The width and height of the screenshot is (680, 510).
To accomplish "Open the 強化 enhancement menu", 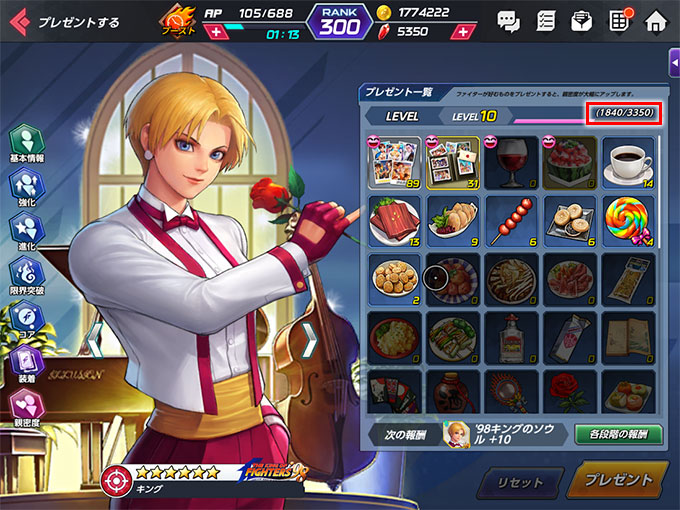I will (26, 188).
